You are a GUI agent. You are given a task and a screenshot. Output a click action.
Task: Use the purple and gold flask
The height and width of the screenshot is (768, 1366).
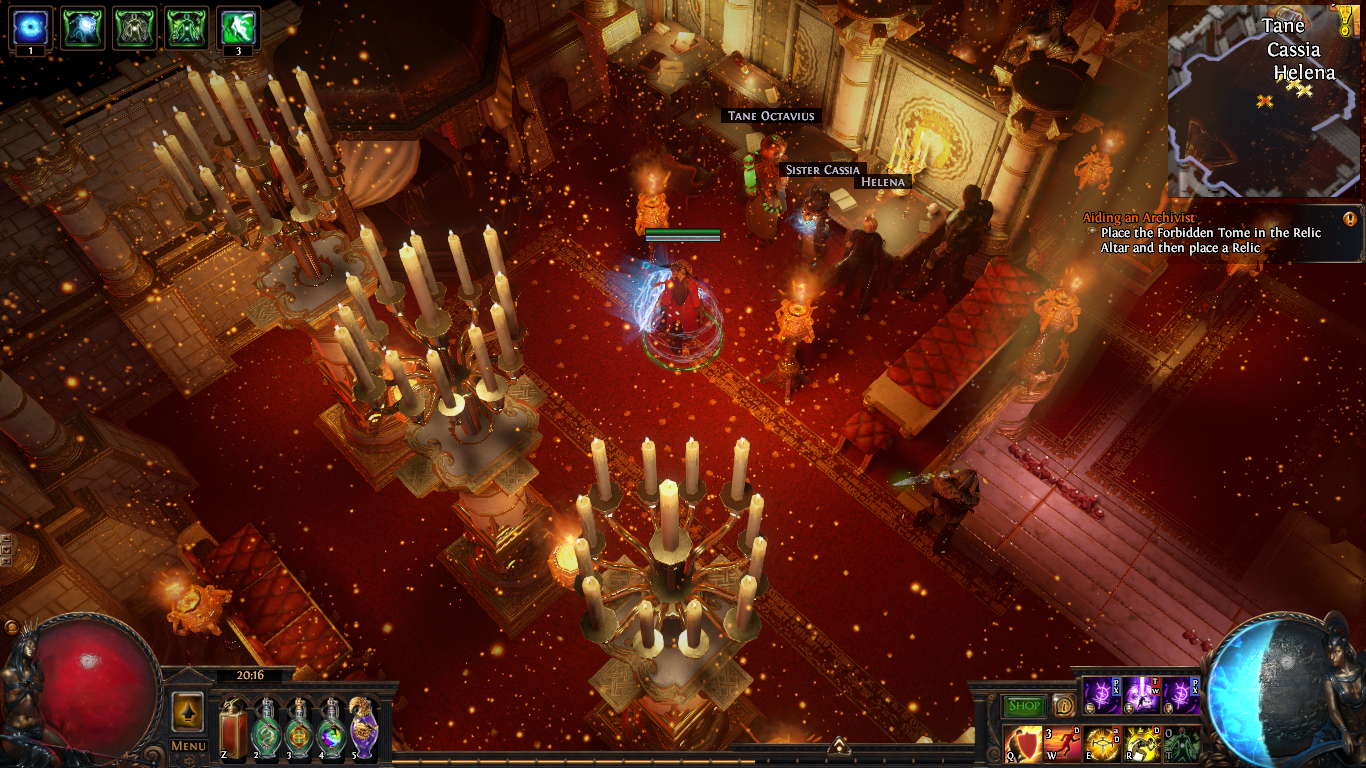click(362, 729)
